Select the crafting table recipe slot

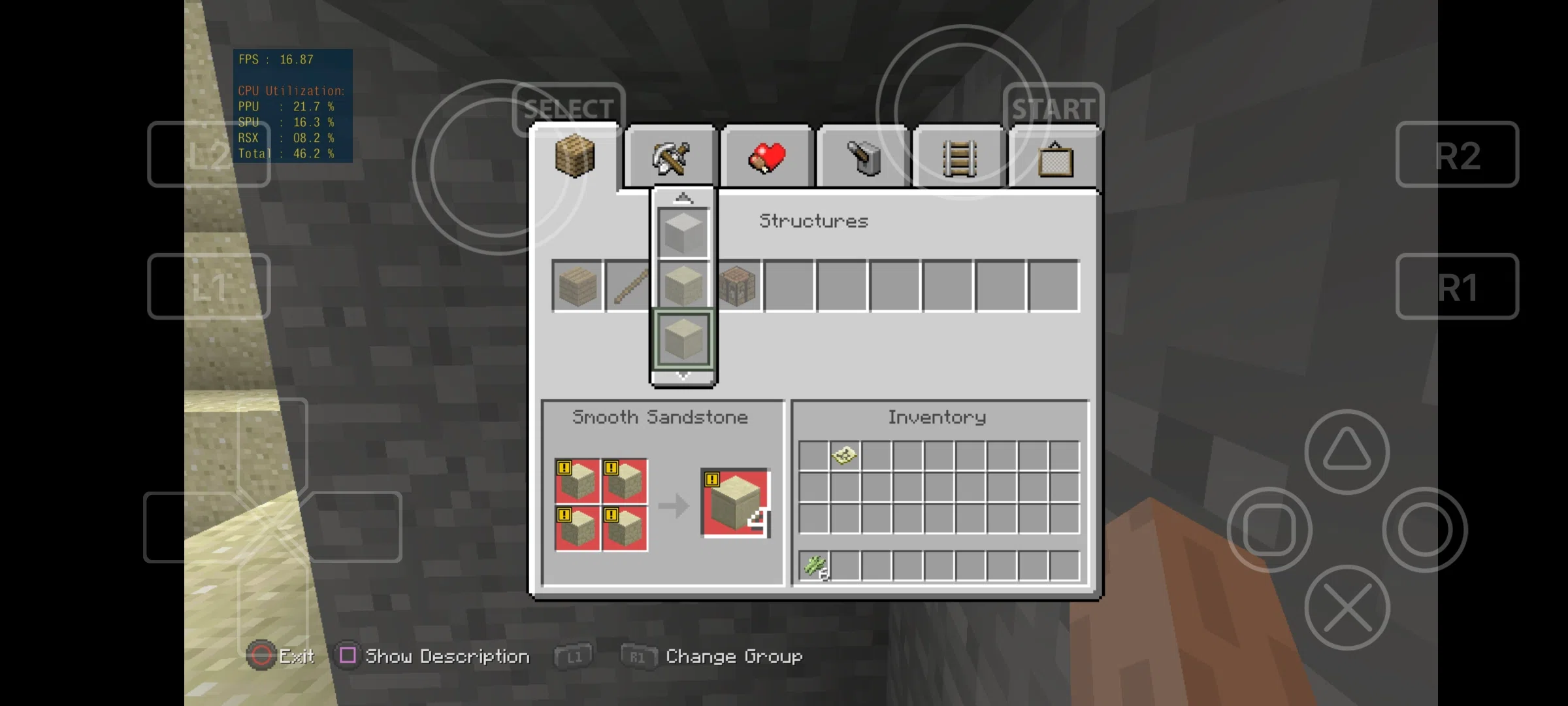[737, 286]
